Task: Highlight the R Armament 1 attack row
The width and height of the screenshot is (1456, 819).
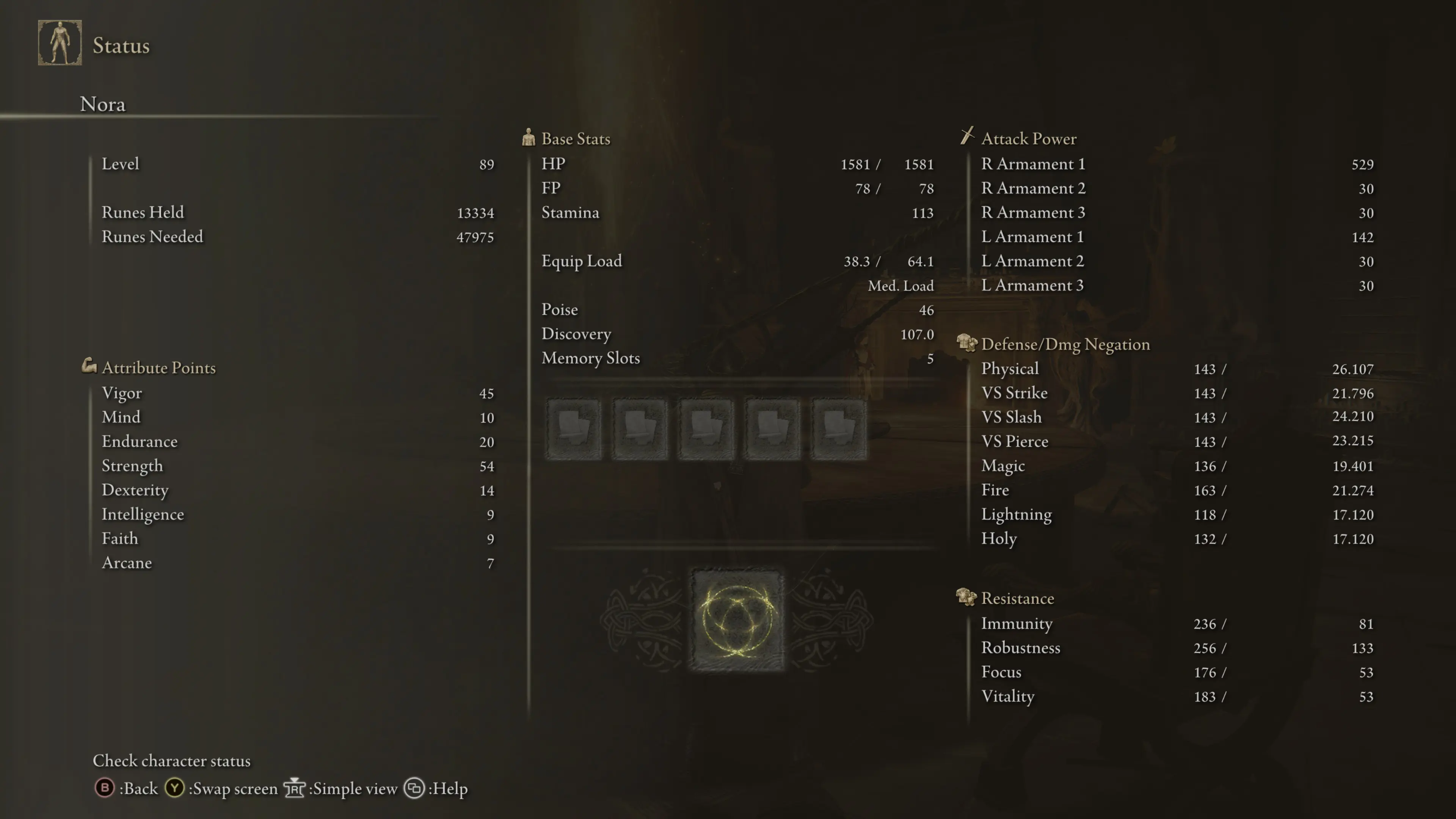Action: click(1177, 164)
